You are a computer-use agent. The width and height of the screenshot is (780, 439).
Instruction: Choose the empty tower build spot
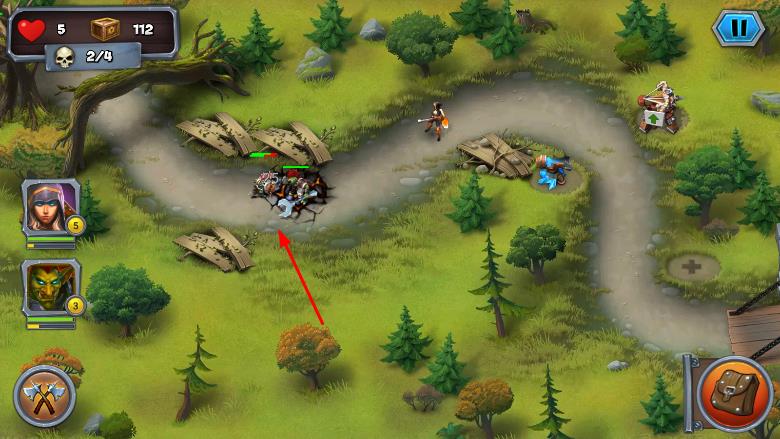(693, 267)
